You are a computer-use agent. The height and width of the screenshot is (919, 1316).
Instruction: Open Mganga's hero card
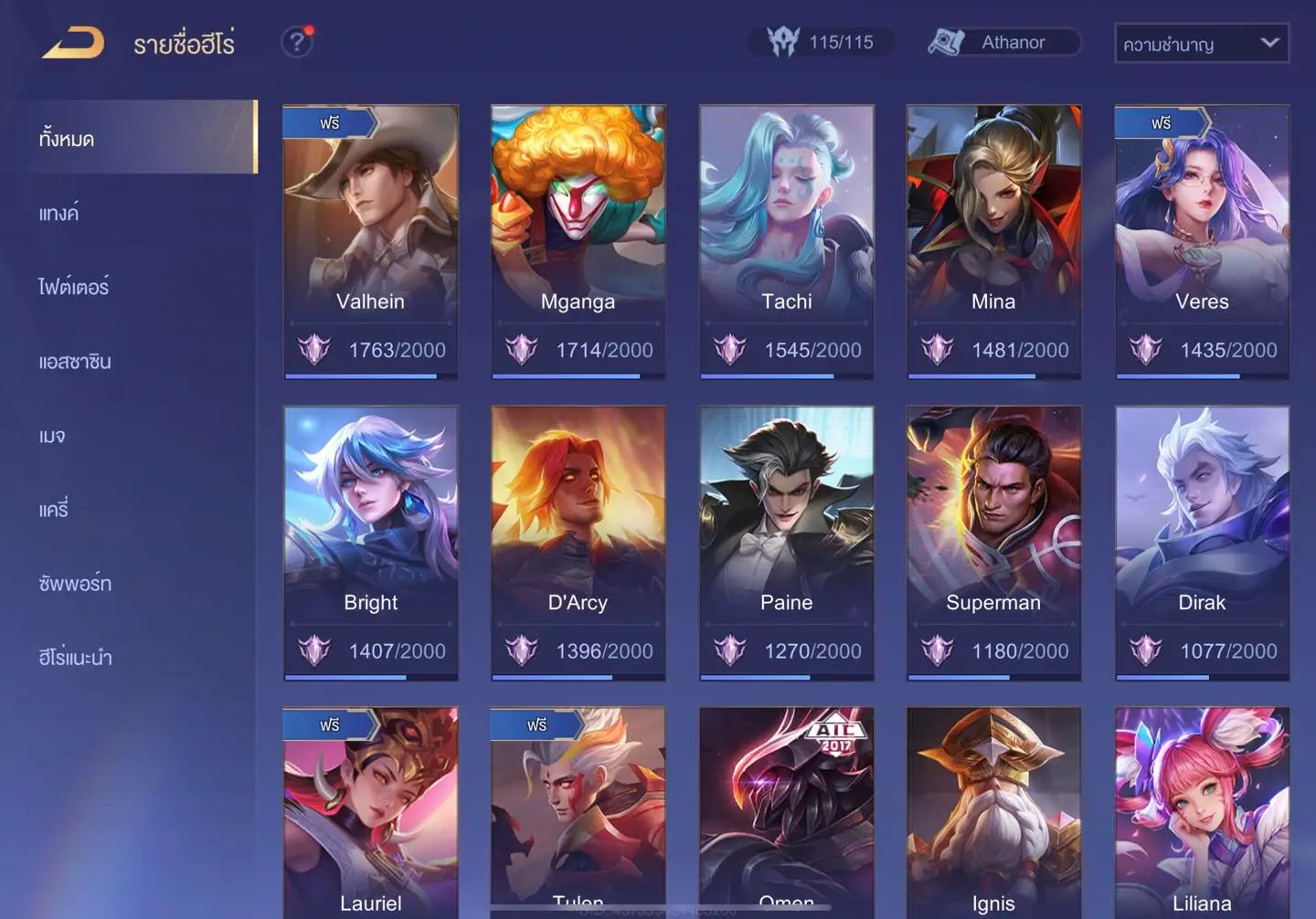(578, 241)
